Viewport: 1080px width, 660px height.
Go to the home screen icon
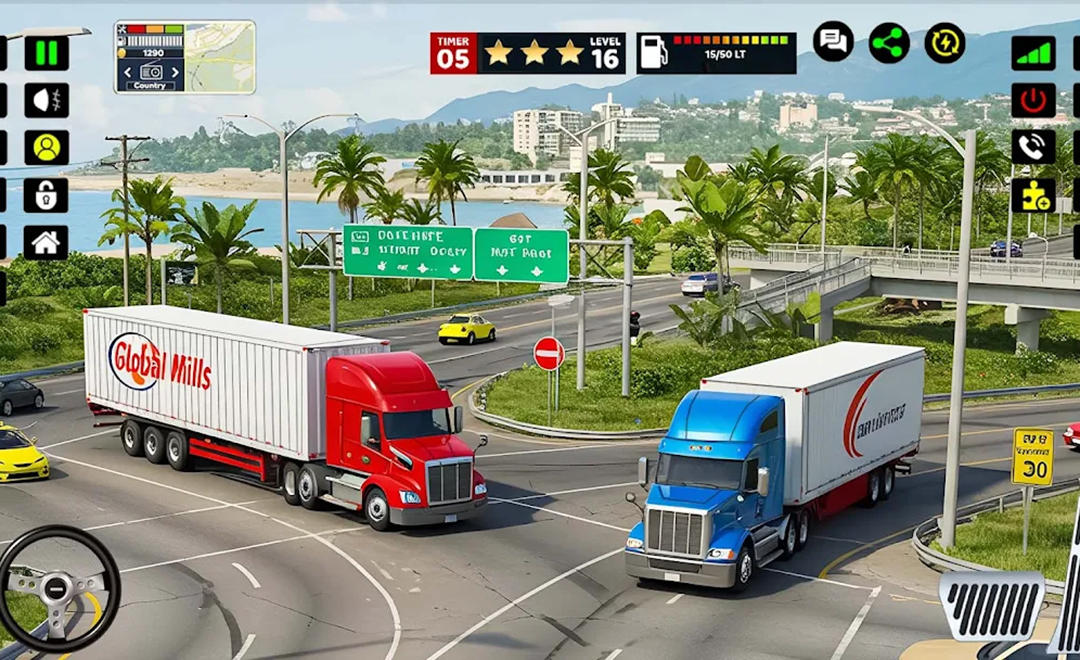(x=46, y=242)
